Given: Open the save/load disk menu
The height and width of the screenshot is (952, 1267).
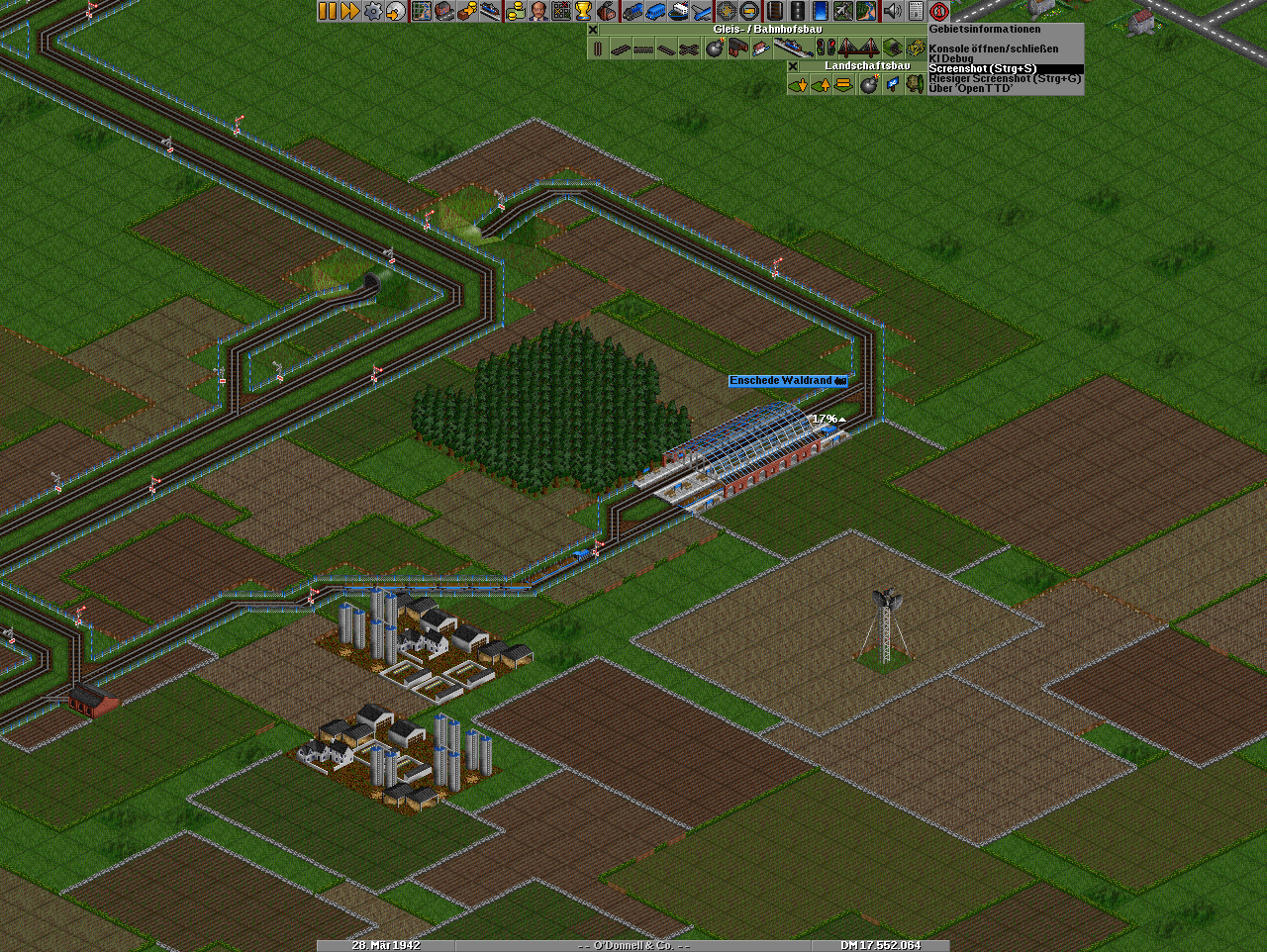Looking at the screenshot, I should point(397,11).
